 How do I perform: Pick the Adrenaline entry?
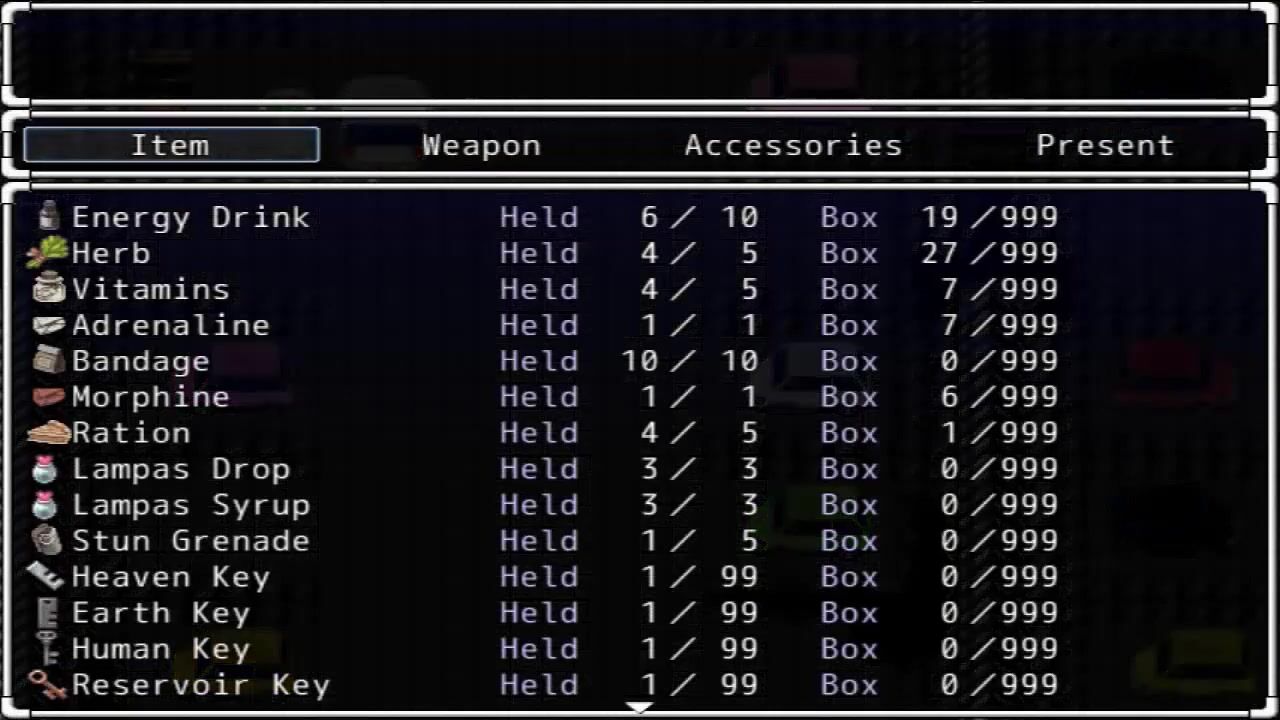pyautogui.click(x=170, y=325)
